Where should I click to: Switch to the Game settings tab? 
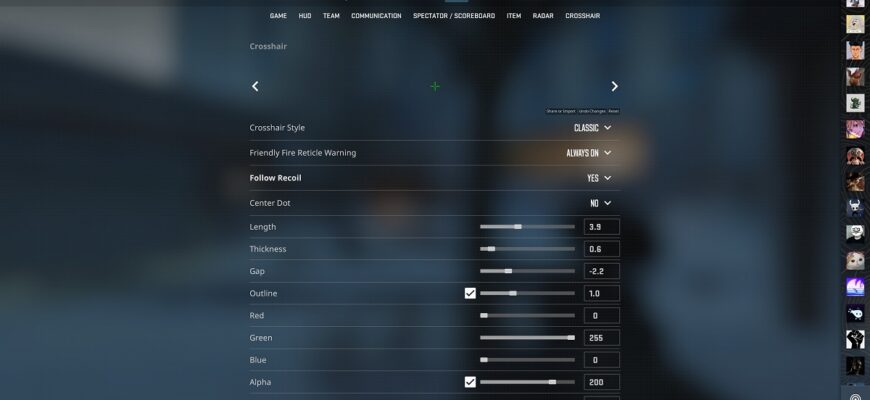click(278, 16)
